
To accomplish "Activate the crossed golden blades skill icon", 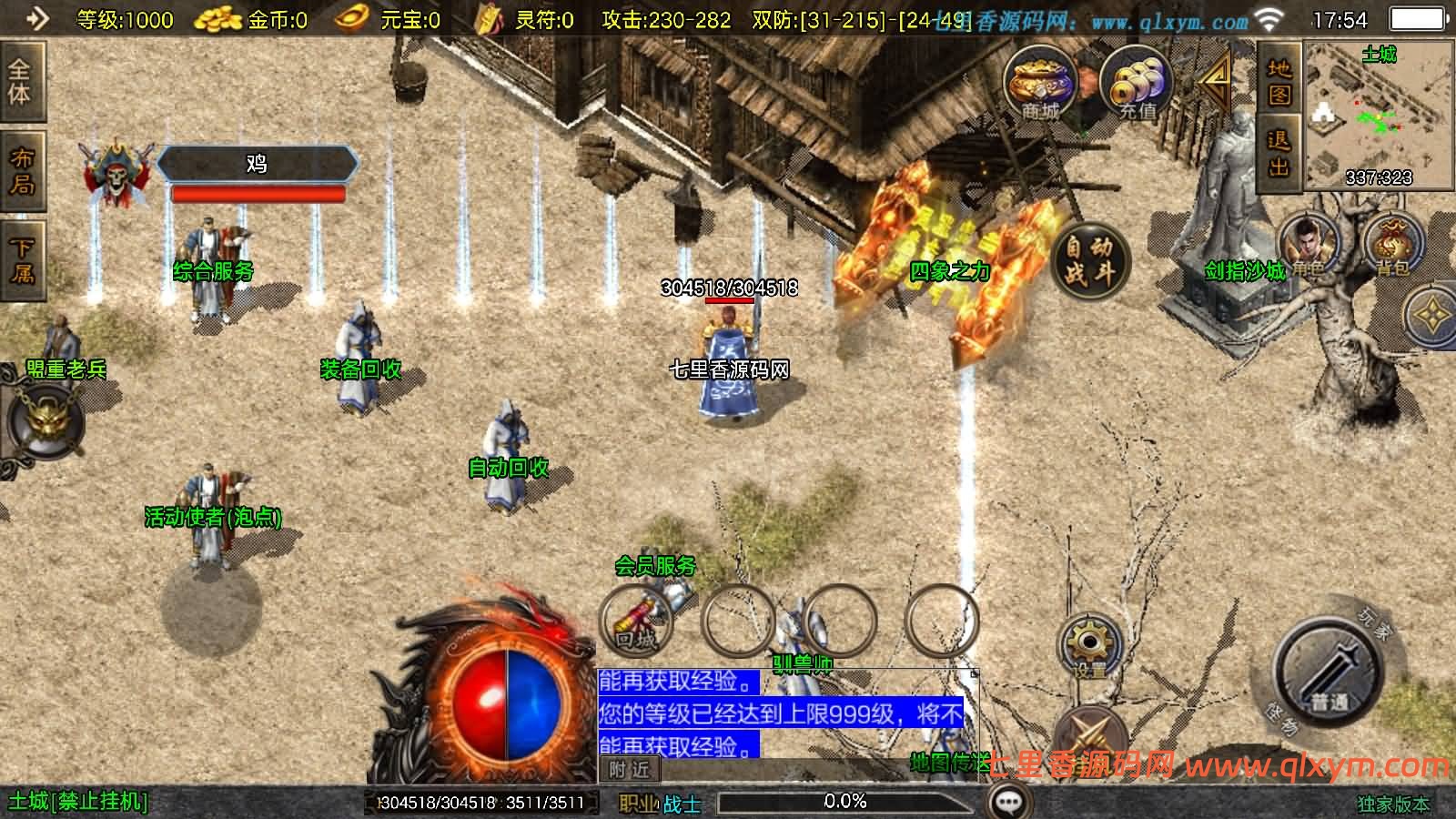I will pos(1090,737).
